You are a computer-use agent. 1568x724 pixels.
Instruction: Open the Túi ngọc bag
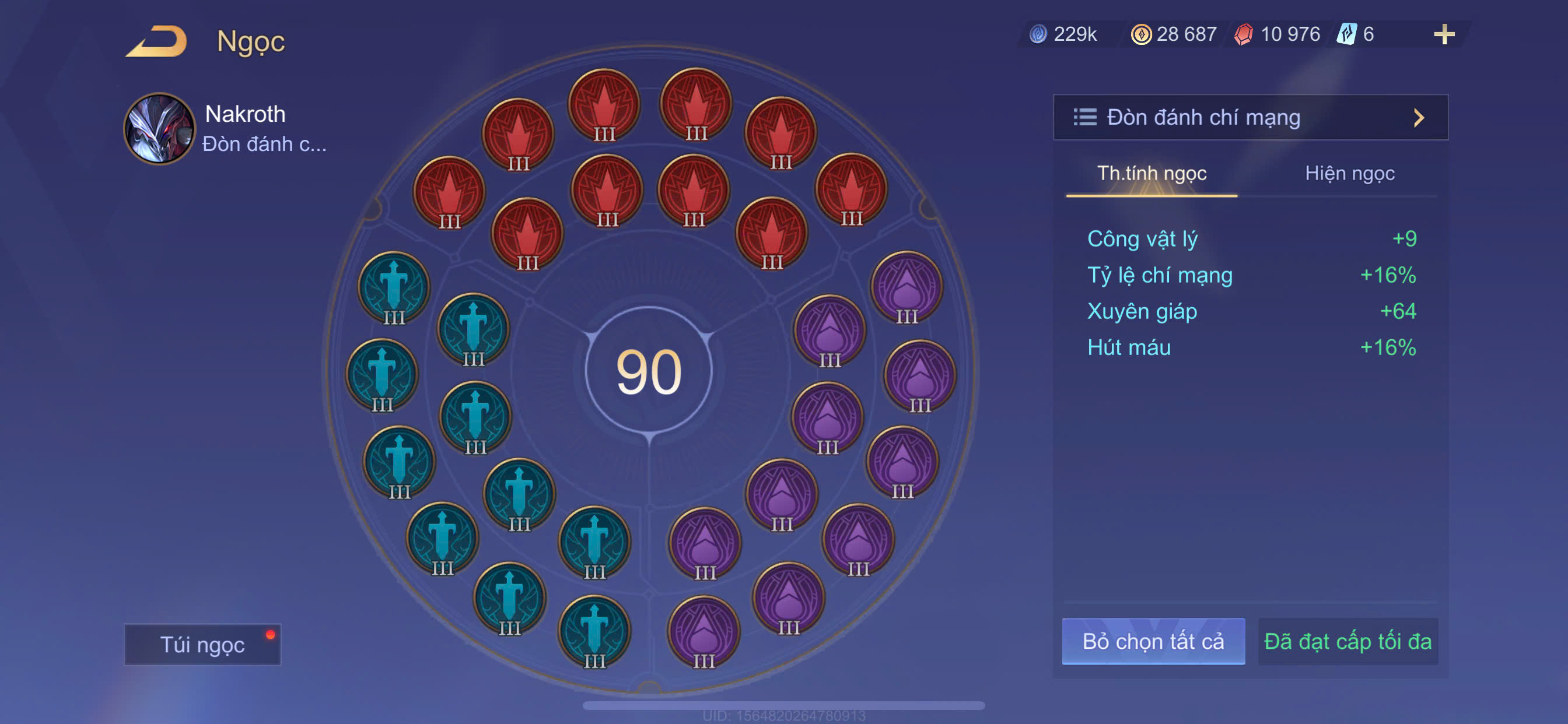point(202,644)
